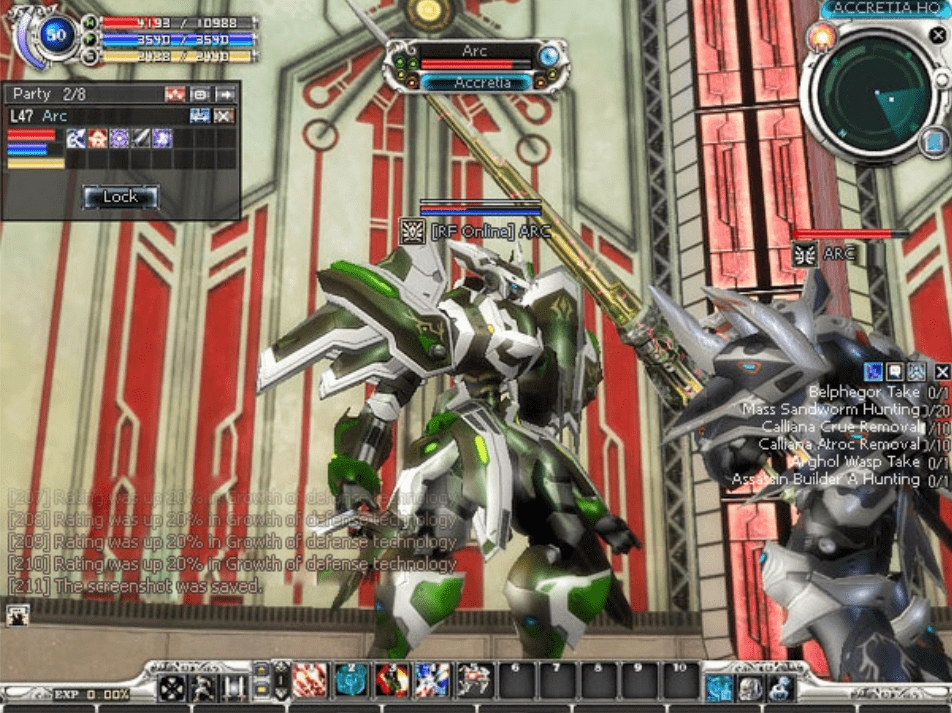Viewport: 952px width, 713px height.
Task: Click the four-arrow movement icon on bottom bar
Action: pos(173,687)
